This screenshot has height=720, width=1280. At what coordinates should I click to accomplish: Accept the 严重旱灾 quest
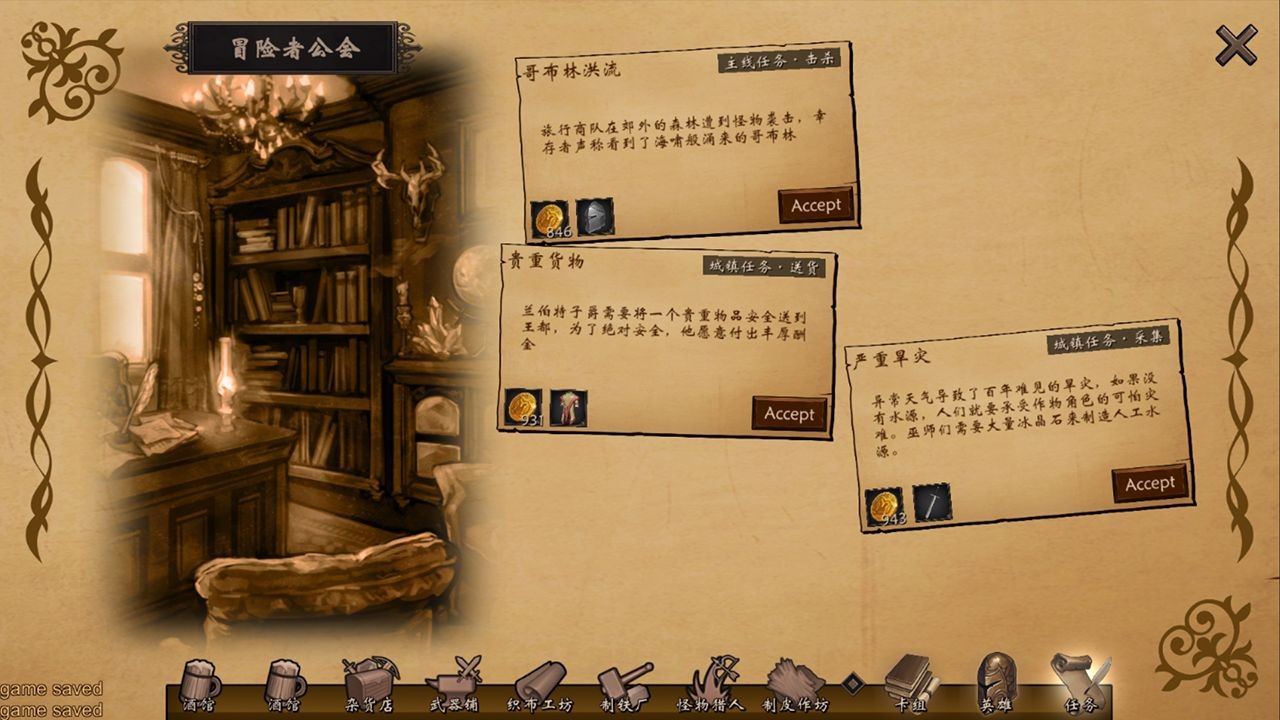point(1148,481)
